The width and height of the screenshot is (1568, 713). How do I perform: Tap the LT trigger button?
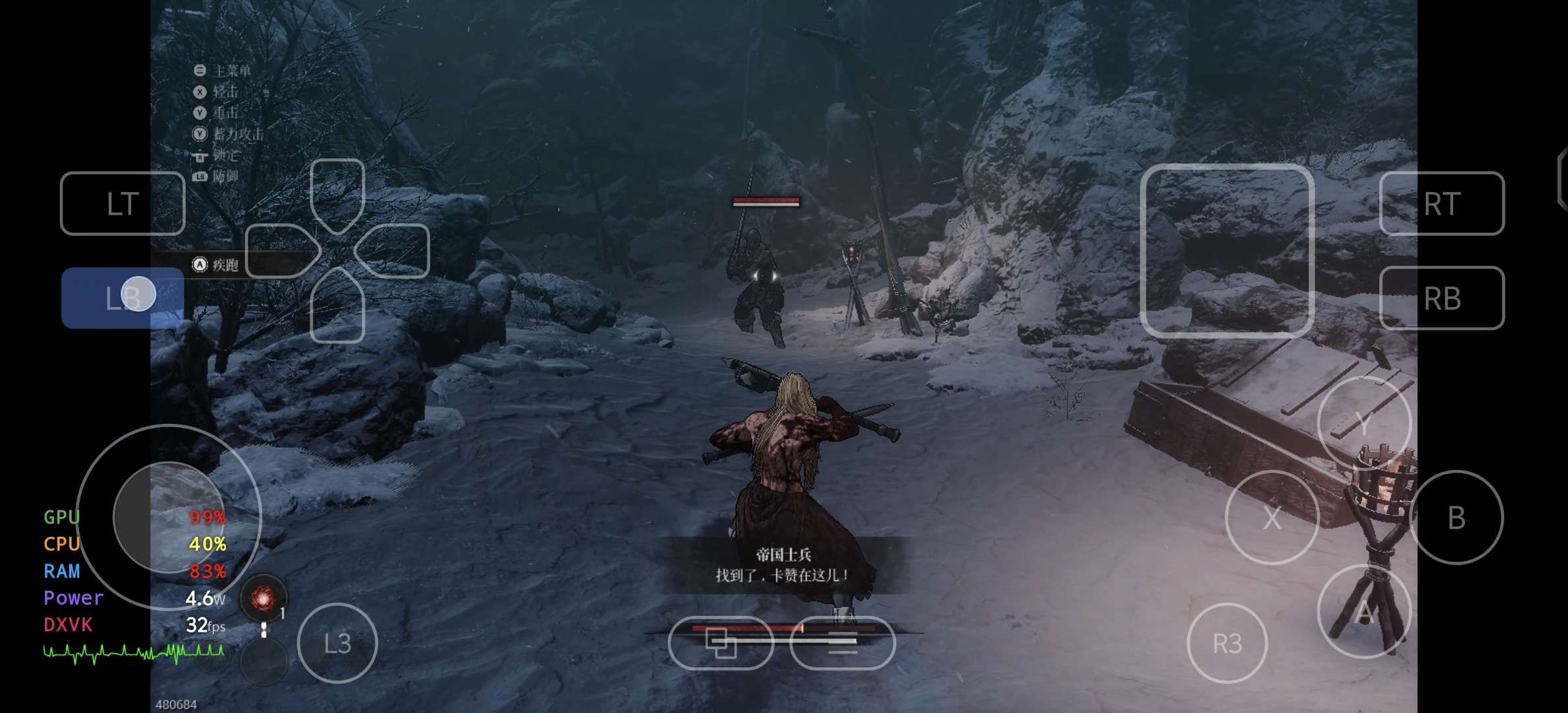122,203
